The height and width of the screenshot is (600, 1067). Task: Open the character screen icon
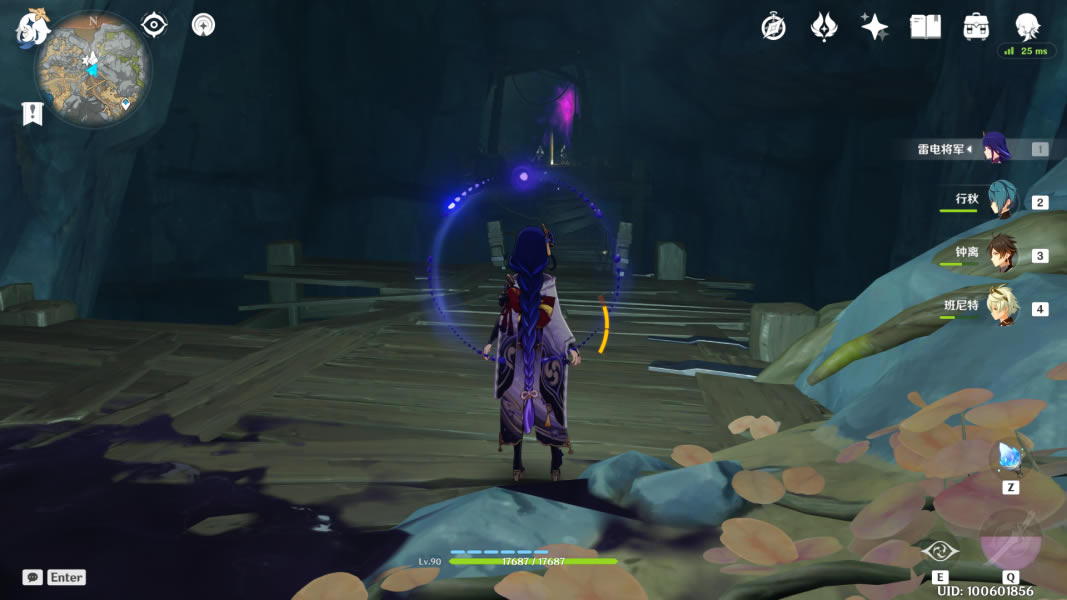[1027, 26]
